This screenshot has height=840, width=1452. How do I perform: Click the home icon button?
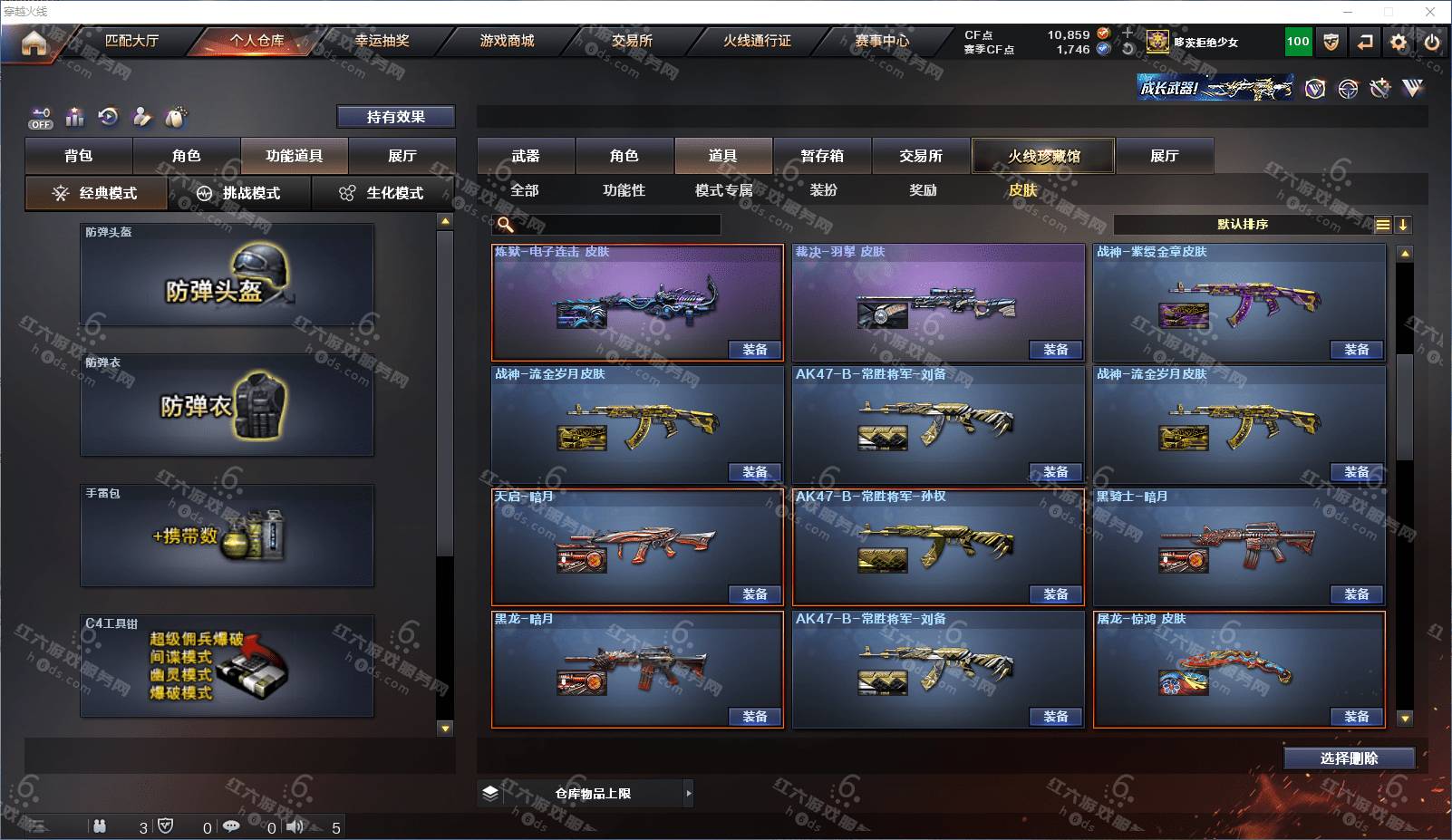34,43
